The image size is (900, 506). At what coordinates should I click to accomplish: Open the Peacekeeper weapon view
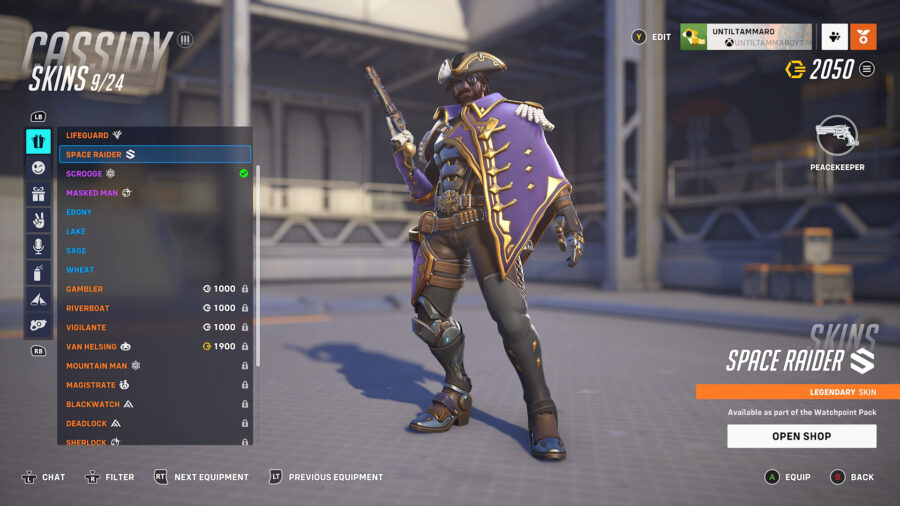837,141
